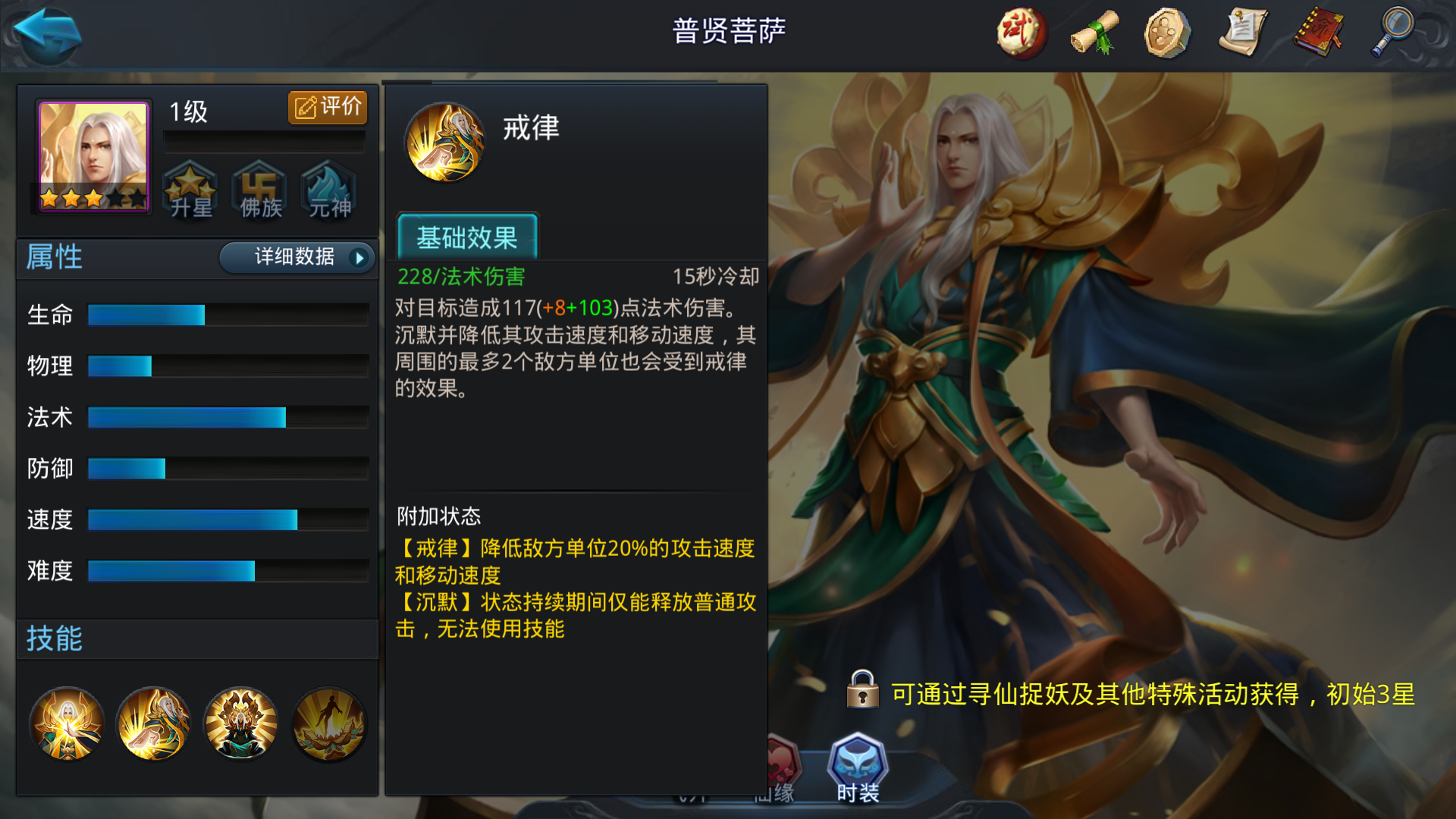Click the green ribbon scroll icon

1093,33
